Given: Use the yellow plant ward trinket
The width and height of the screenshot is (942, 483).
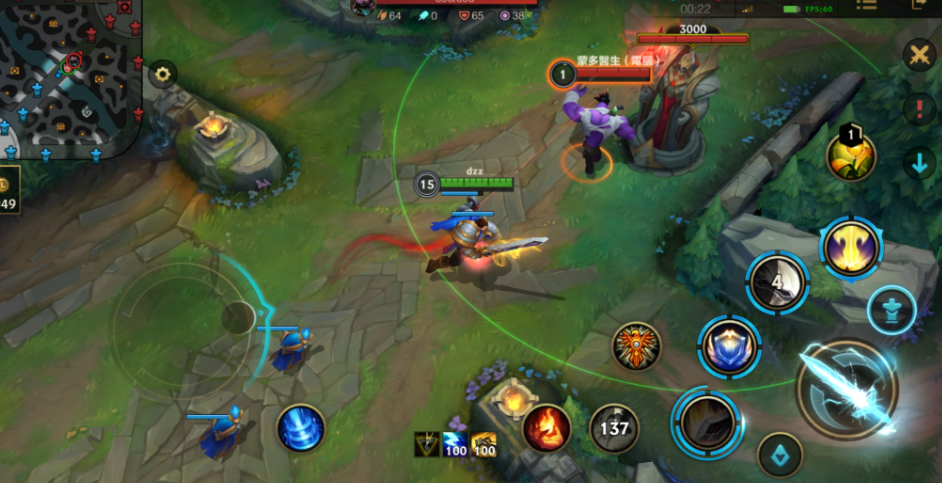Looking at the screenshot, I should (x=850, y=155).
